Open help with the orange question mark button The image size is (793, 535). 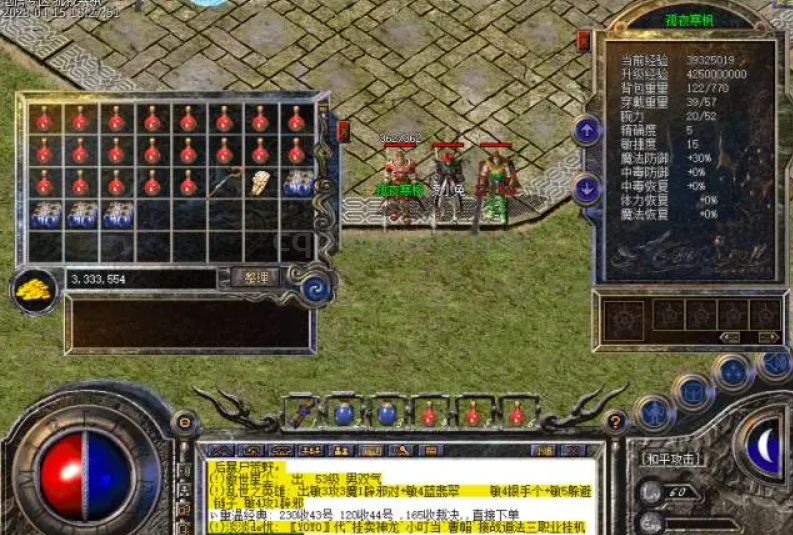pyautogui.click(x=617, y=421)
